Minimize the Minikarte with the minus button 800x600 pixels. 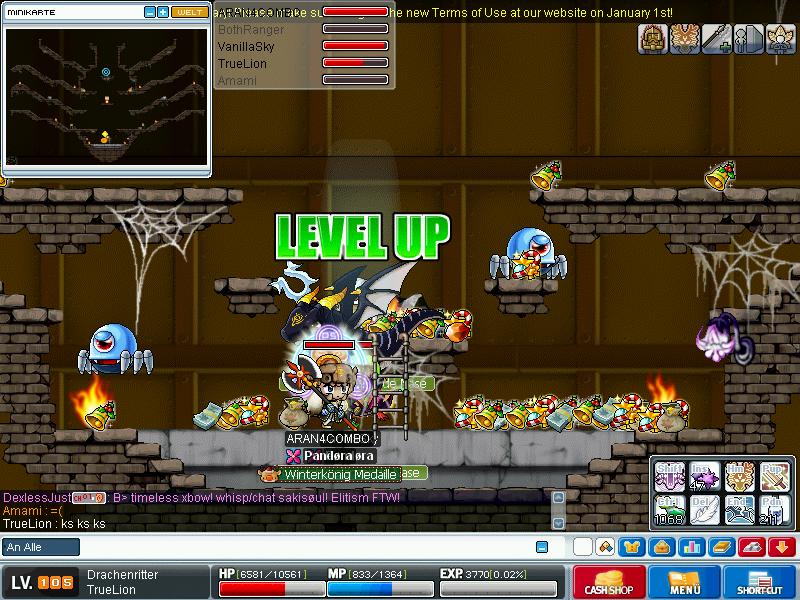point(150,12)
